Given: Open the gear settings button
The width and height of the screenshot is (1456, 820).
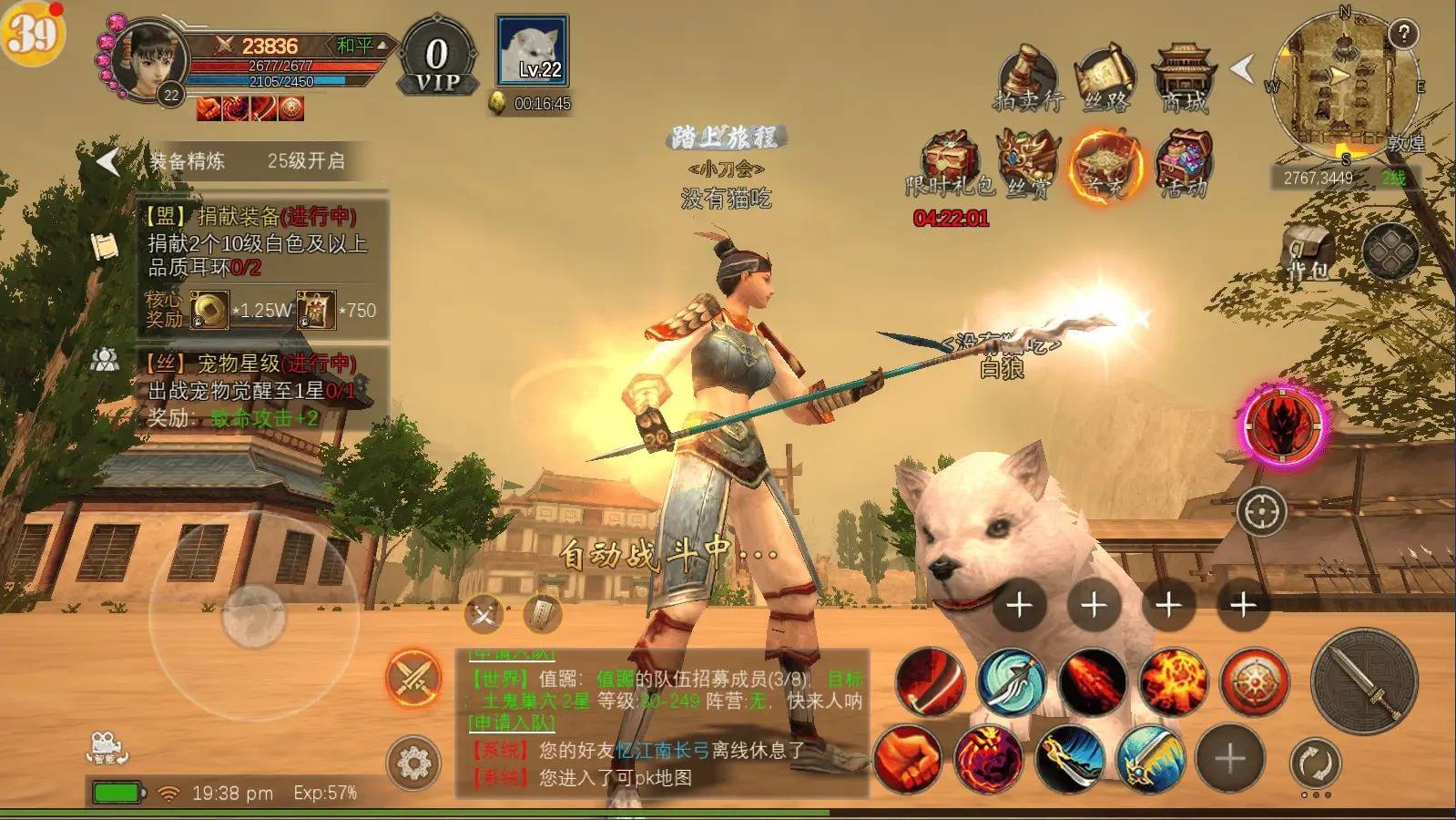Looking at the screenshot, I should point(413,762).
